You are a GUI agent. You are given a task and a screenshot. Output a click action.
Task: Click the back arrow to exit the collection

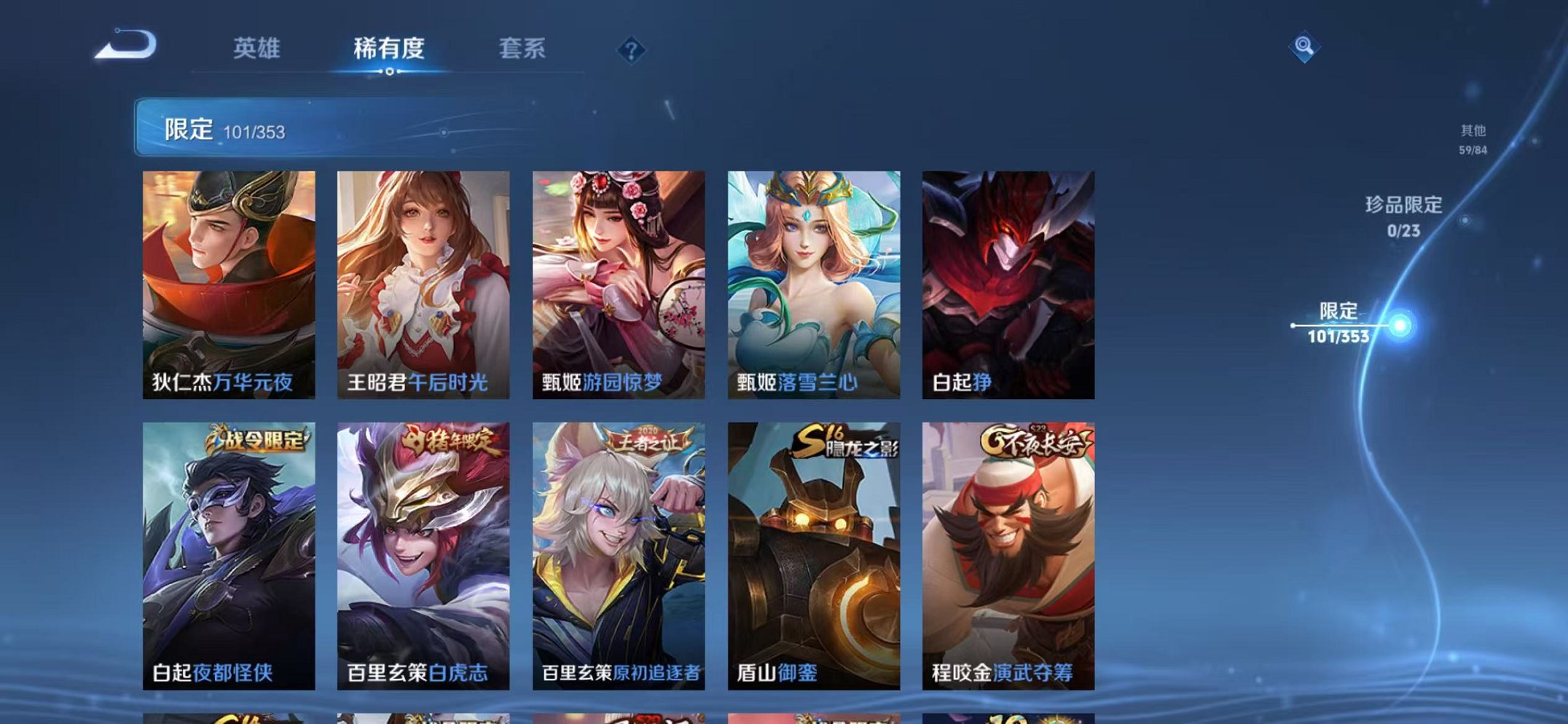click(125, 45)
